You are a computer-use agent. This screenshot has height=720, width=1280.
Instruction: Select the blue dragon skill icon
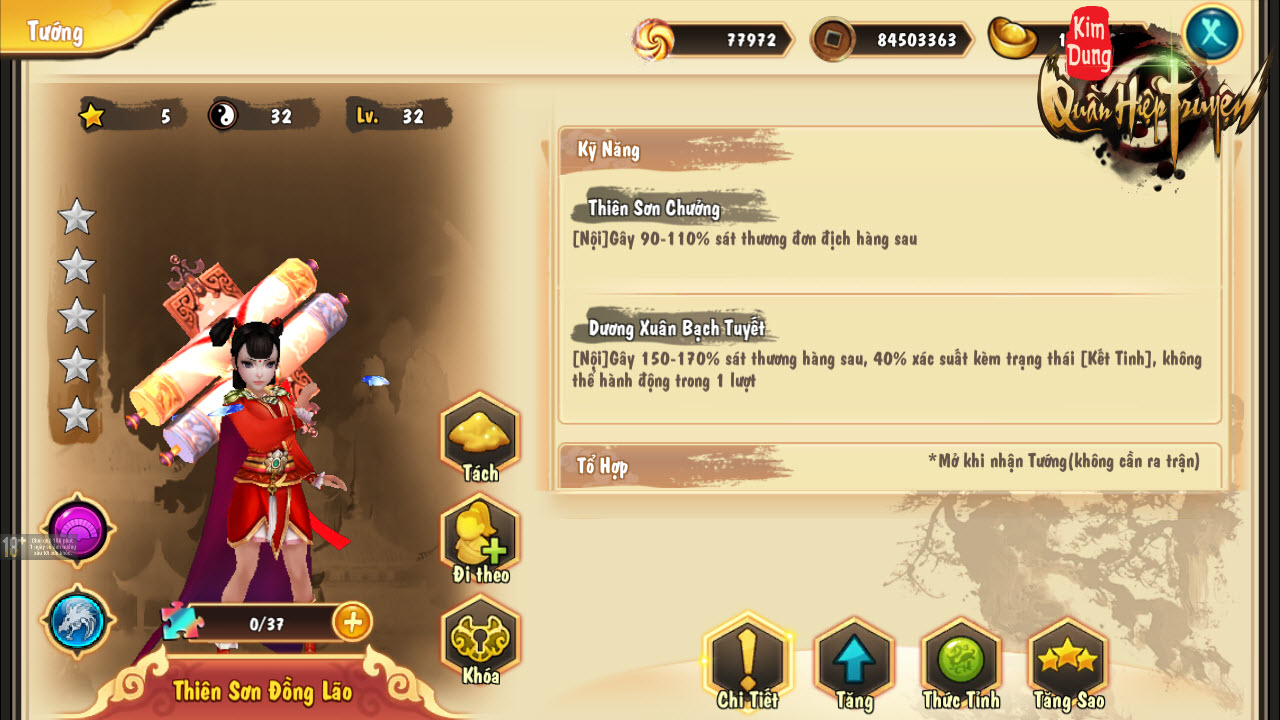(x=78, y=621)
